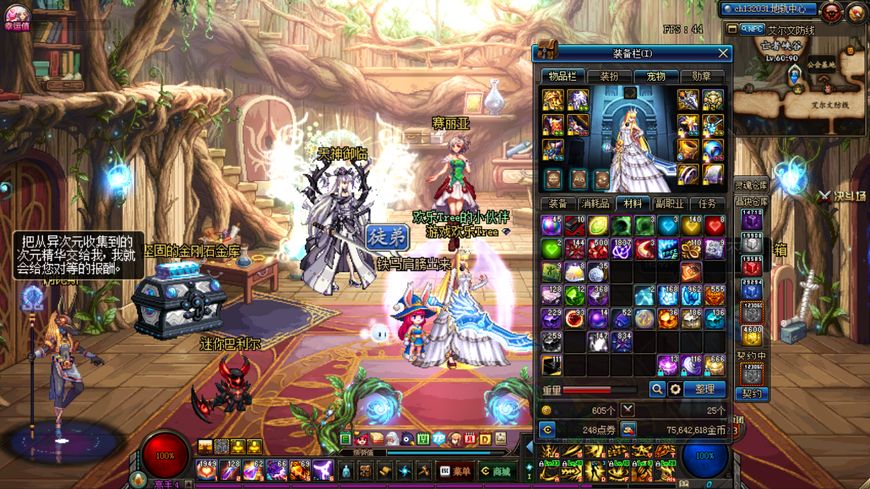The height and width of the screenshot is (489, 870).
Task: Close the equipment inventory window
Action: coord(723,53)
